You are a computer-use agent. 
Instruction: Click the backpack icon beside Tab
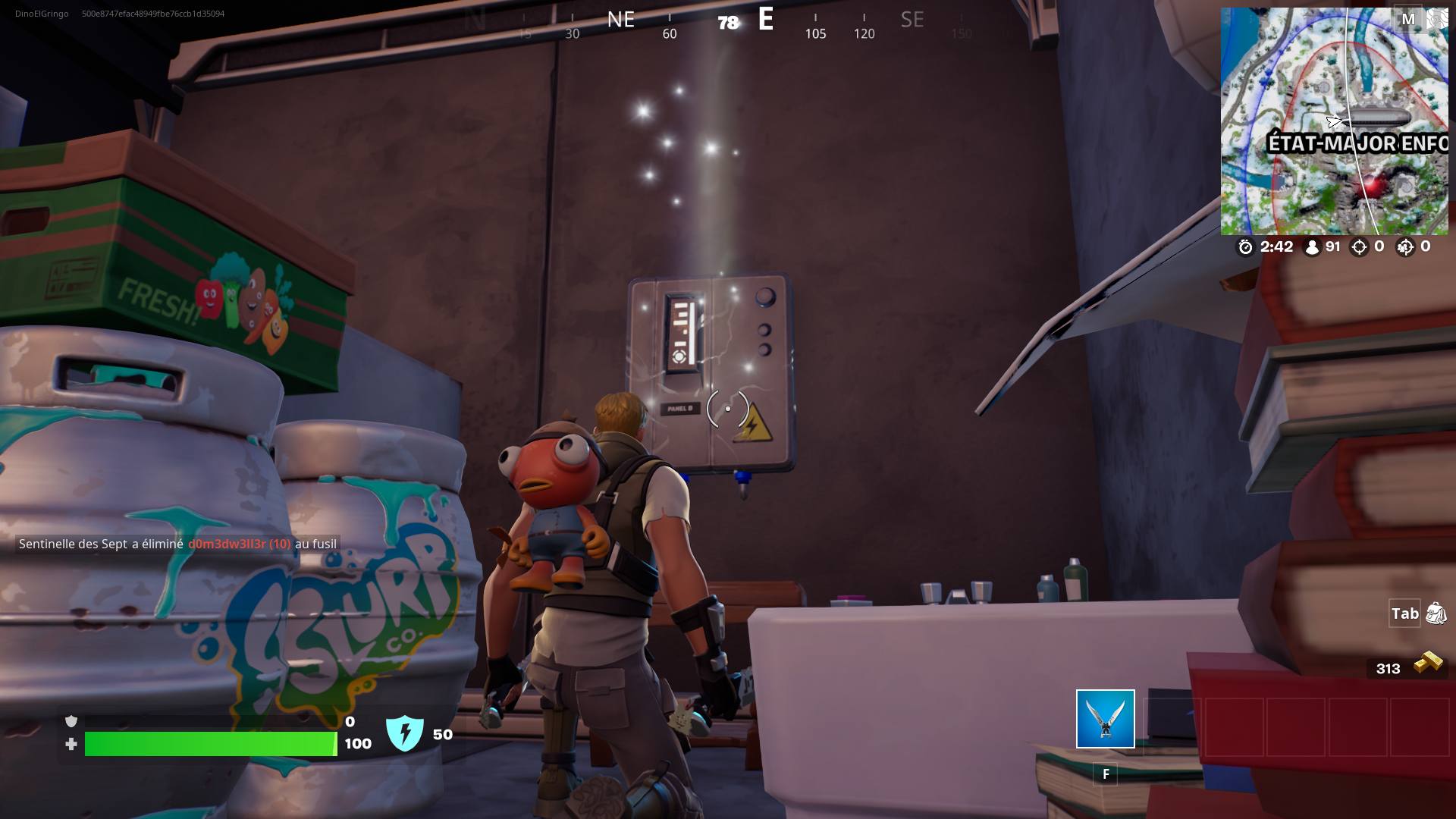pos(1436,614)
